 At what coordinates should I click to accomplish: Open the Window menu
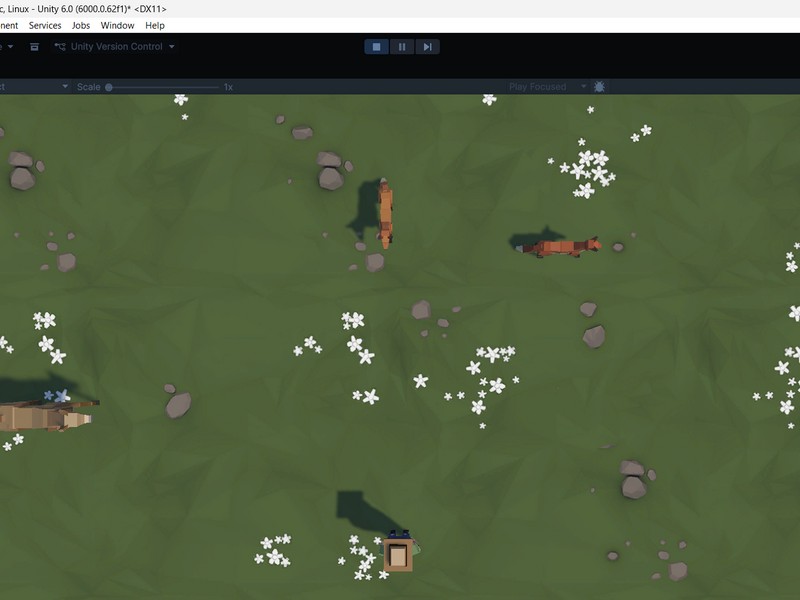click(x=117, y=25)
